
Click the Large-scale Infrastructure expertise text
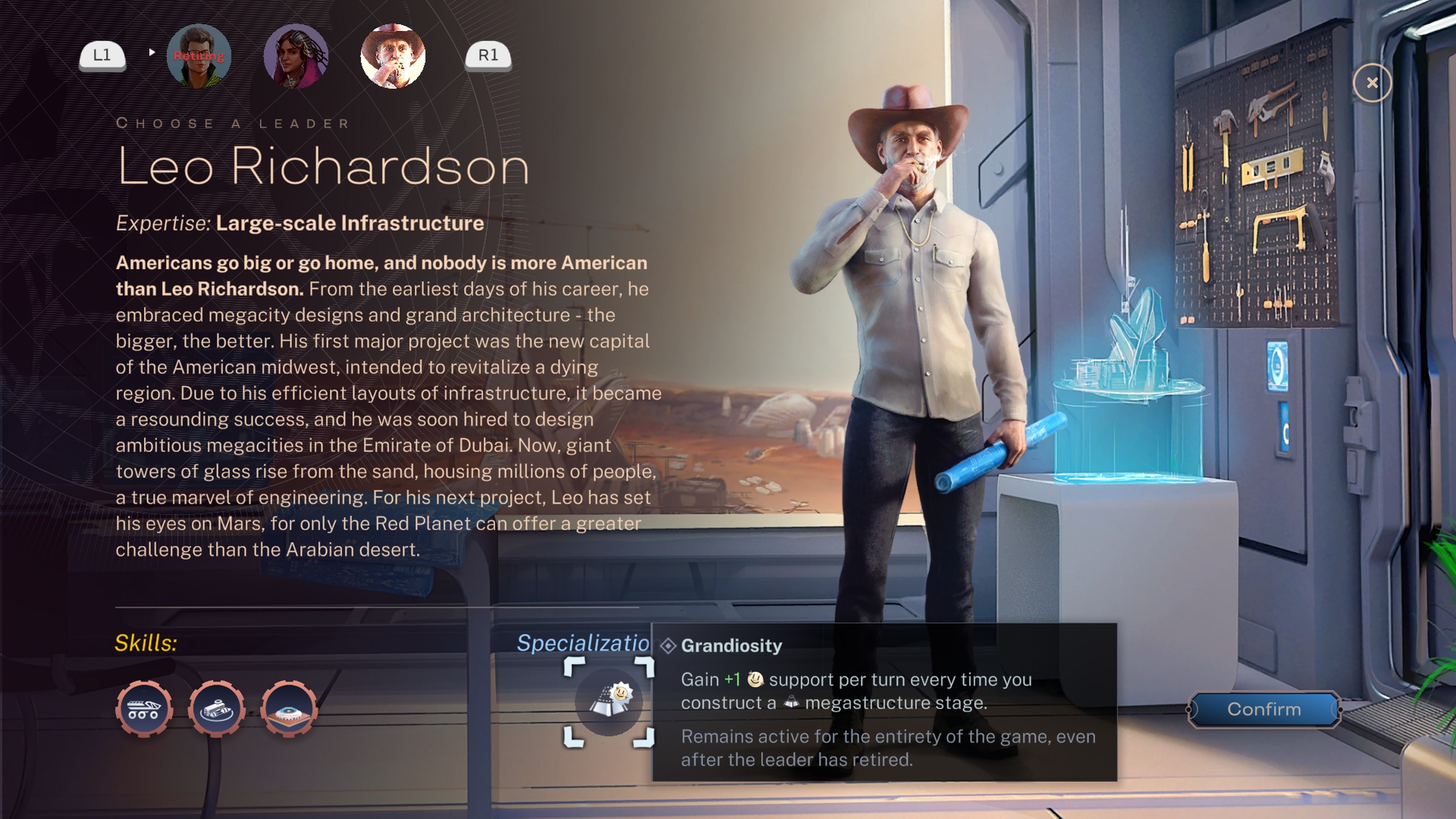pos(348,223)
